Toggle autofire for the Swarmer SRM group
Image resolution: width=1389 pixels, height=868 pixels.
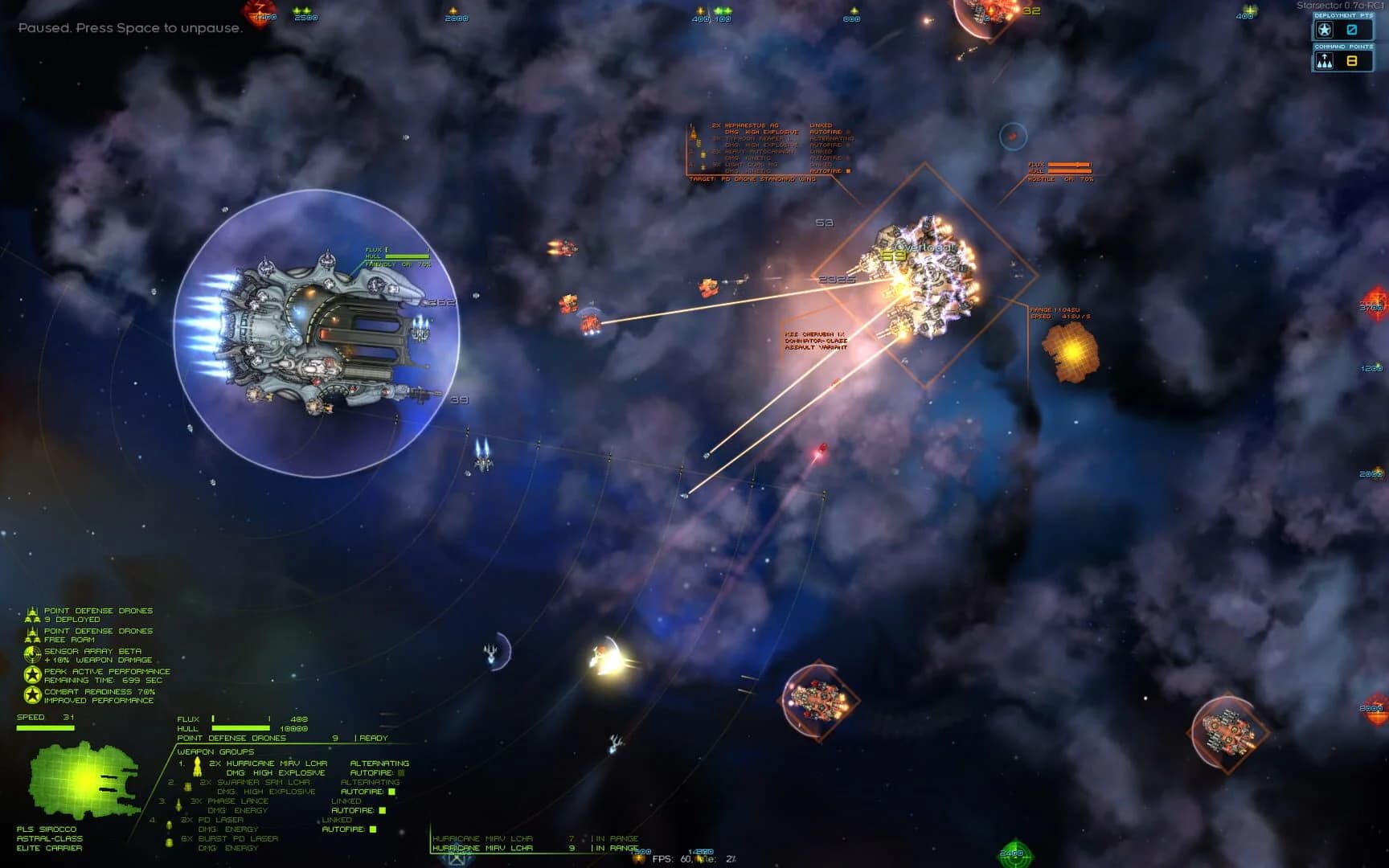point(391,791)
